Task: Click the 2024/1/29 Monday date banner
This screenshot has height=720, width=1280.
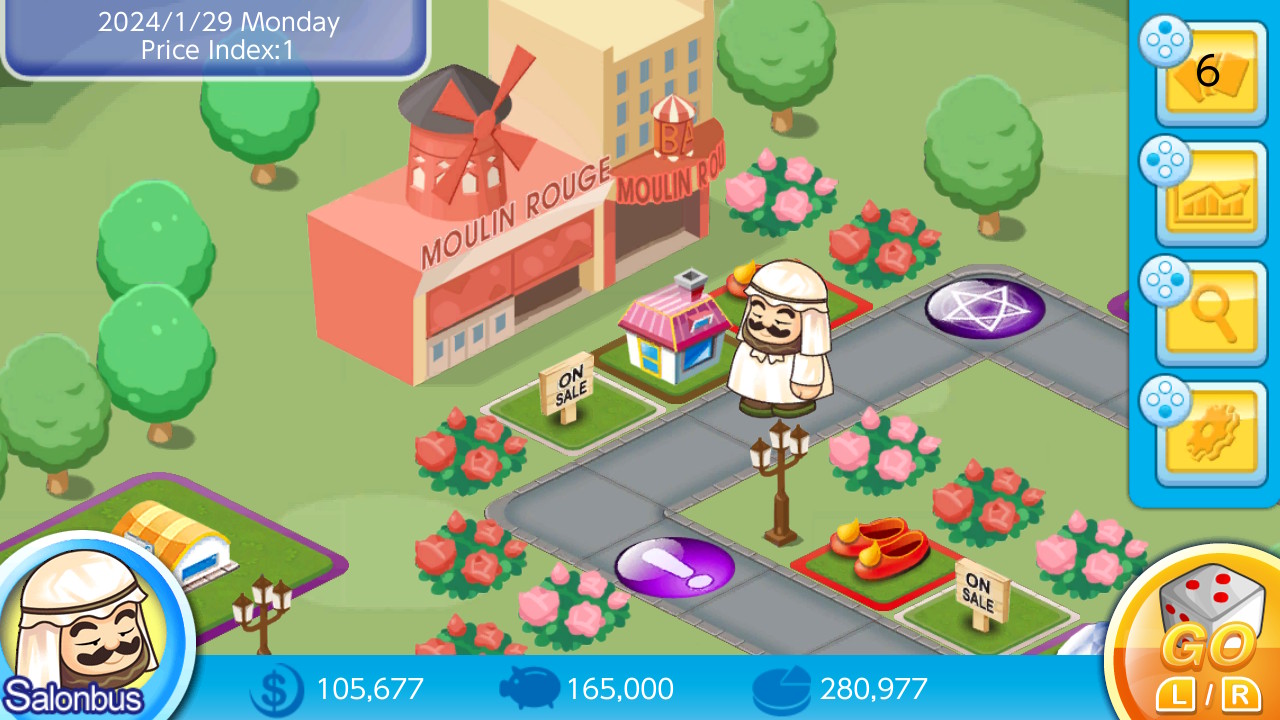Action: pos(213,23)
